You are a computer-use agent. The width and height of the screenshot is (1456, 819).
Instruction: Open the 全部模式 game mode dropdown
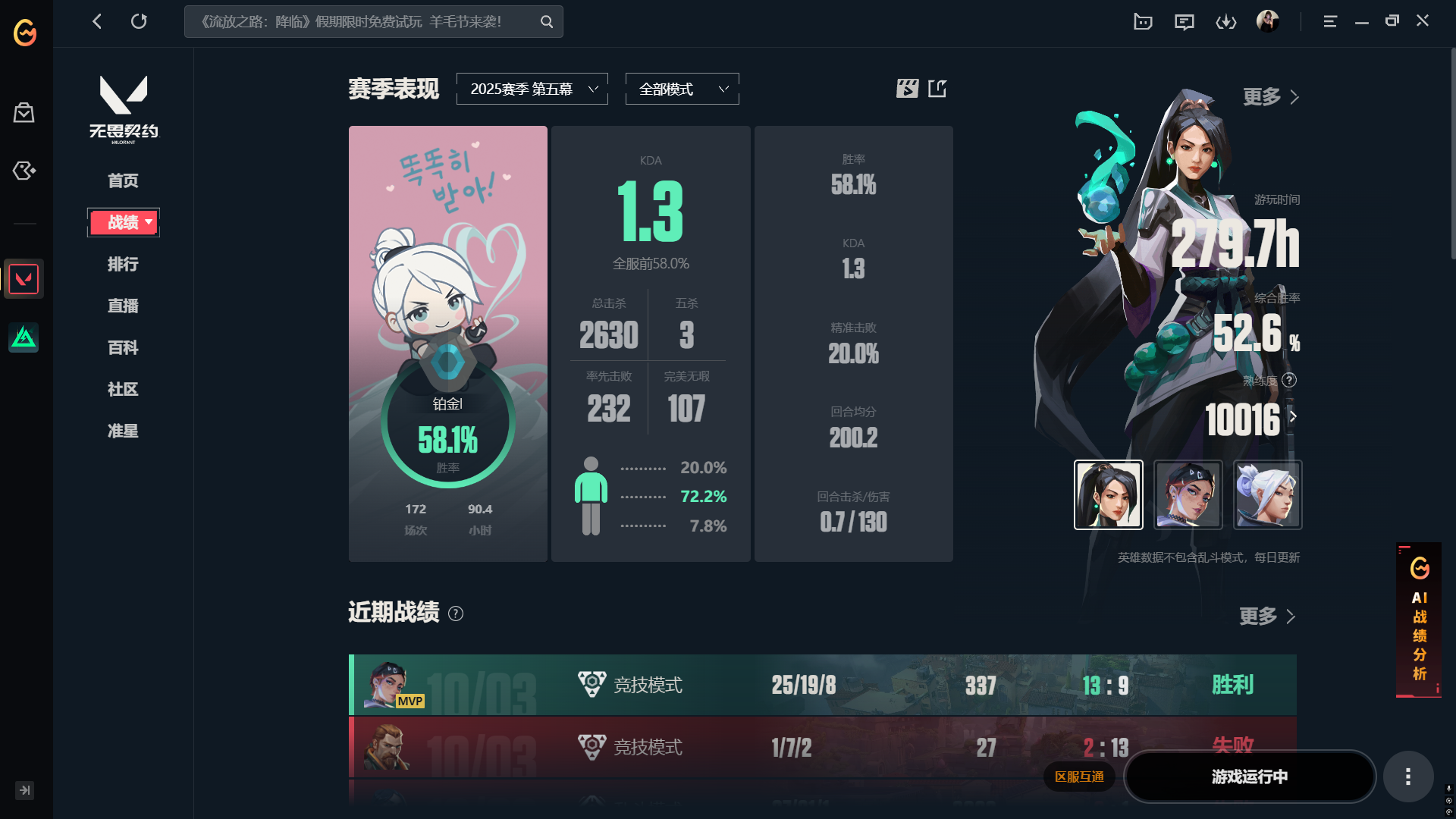coord(681,88)
